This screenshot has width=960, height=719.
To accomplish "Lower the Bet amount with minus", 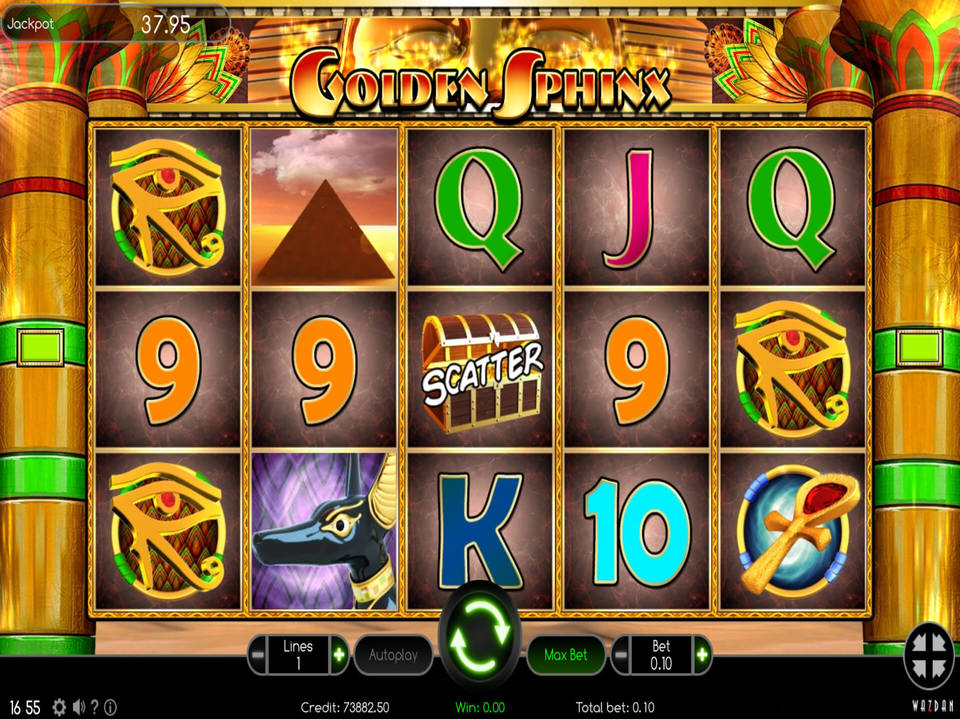I will pos(621,655).
